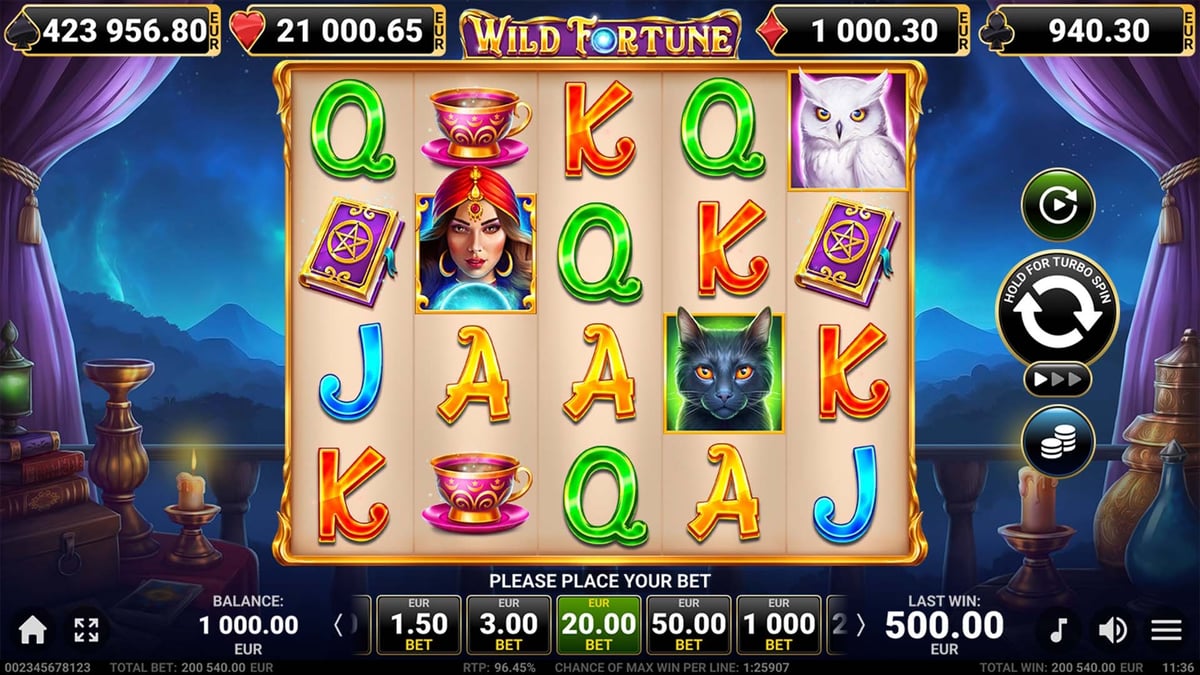The height and width of the screenshot is (675, 1200).
Task: Open the spade jackpot panel
Action: [x=111, y=32]
